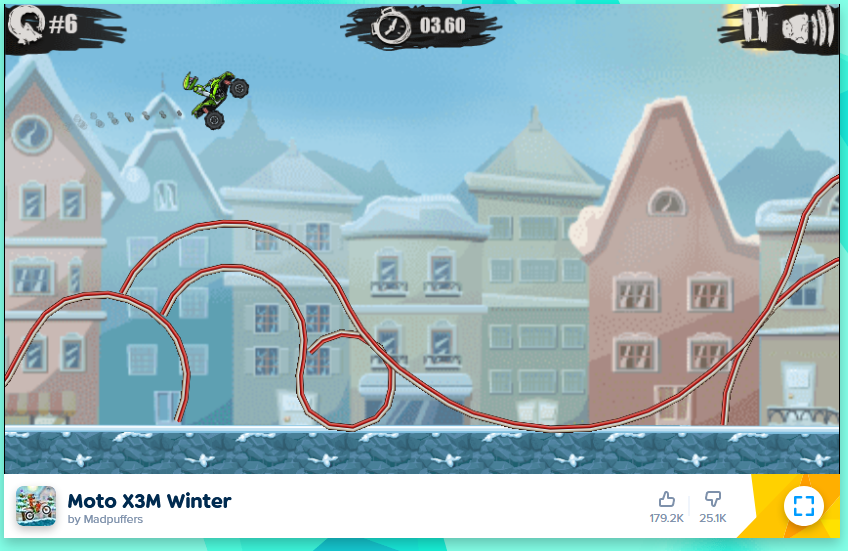This screenshot has width=848, height=551.
Task: Open the Moto X3M Winter game thumbnail
Action: (36, 506)
